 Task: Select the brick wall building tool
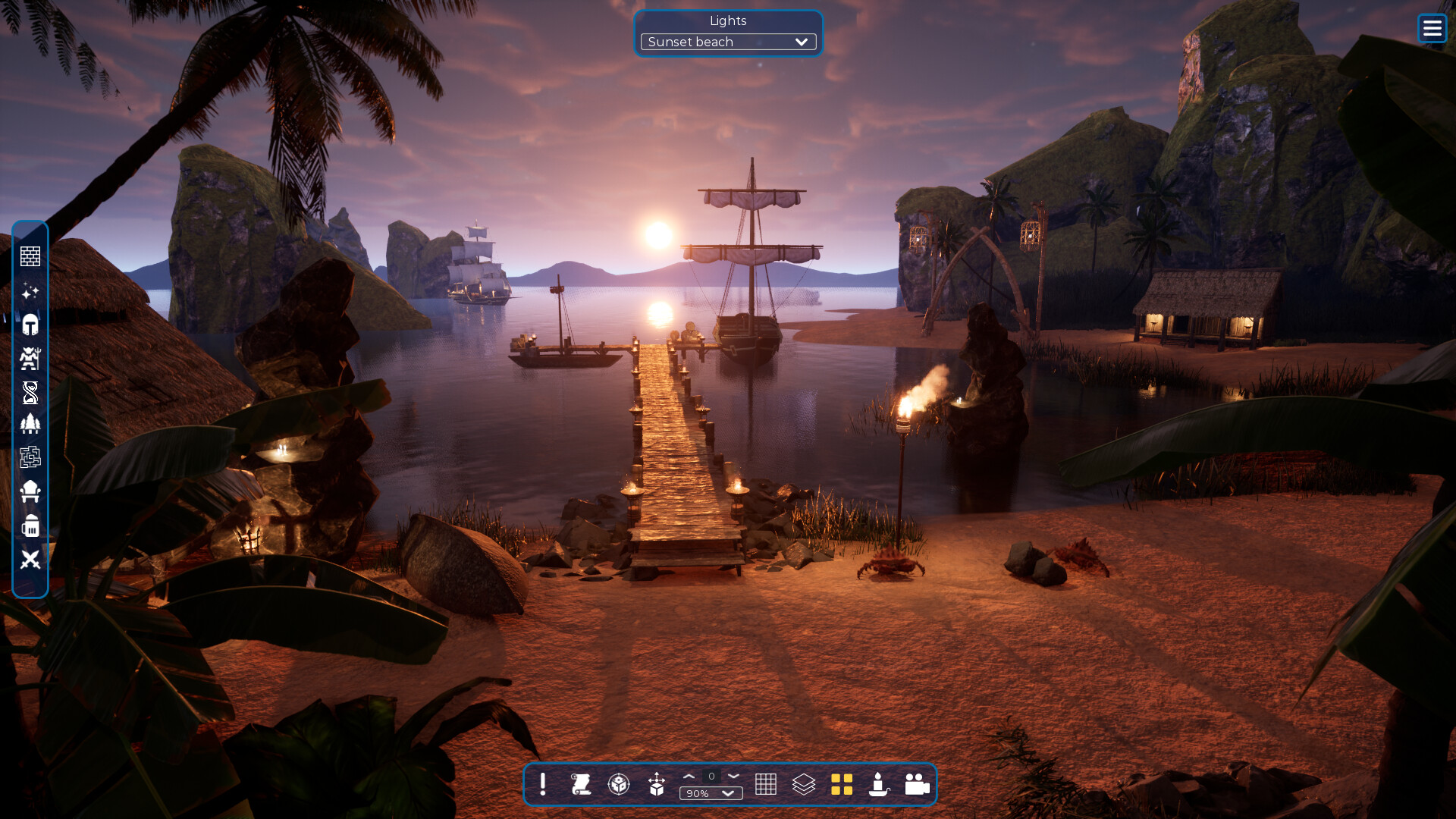pyautogui.click(x=30, y=256)
